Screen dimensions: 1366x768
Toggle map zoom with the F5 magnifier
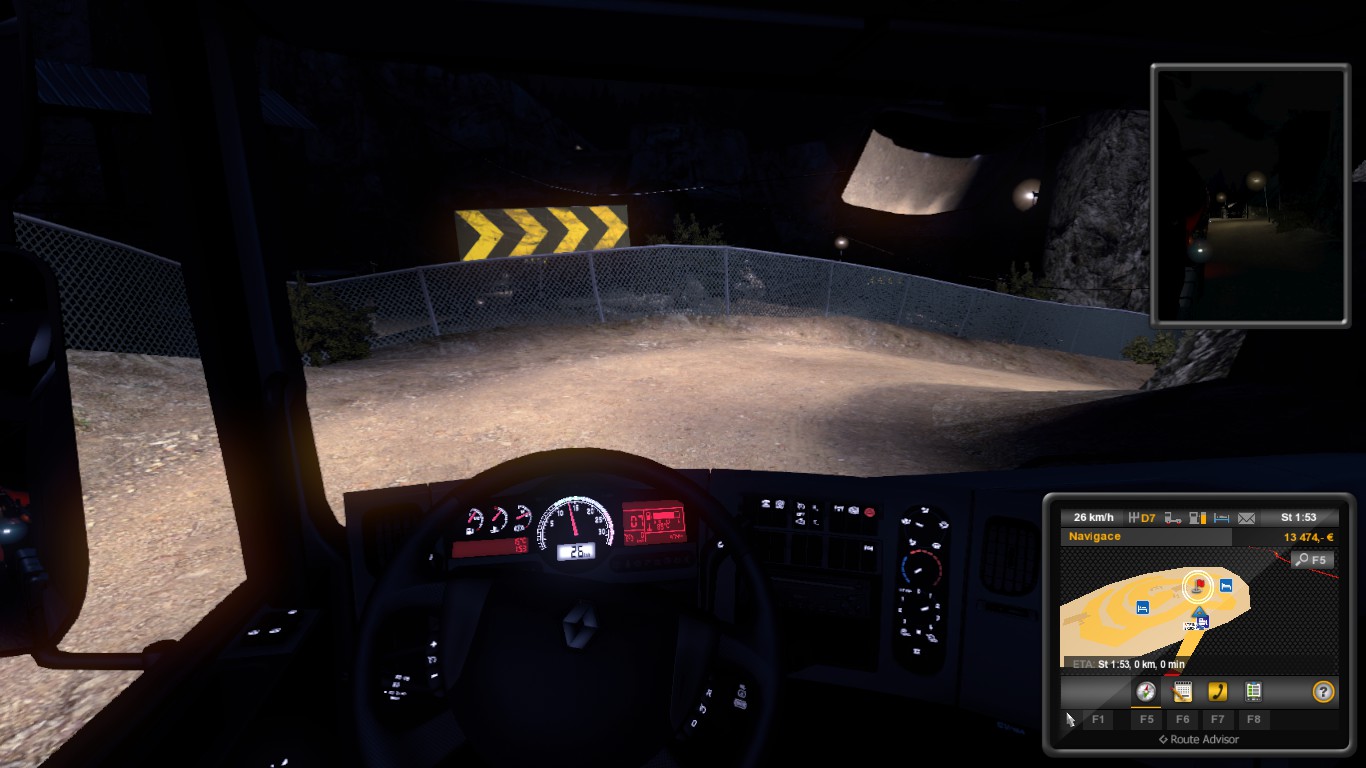(x=1313, y=559)
